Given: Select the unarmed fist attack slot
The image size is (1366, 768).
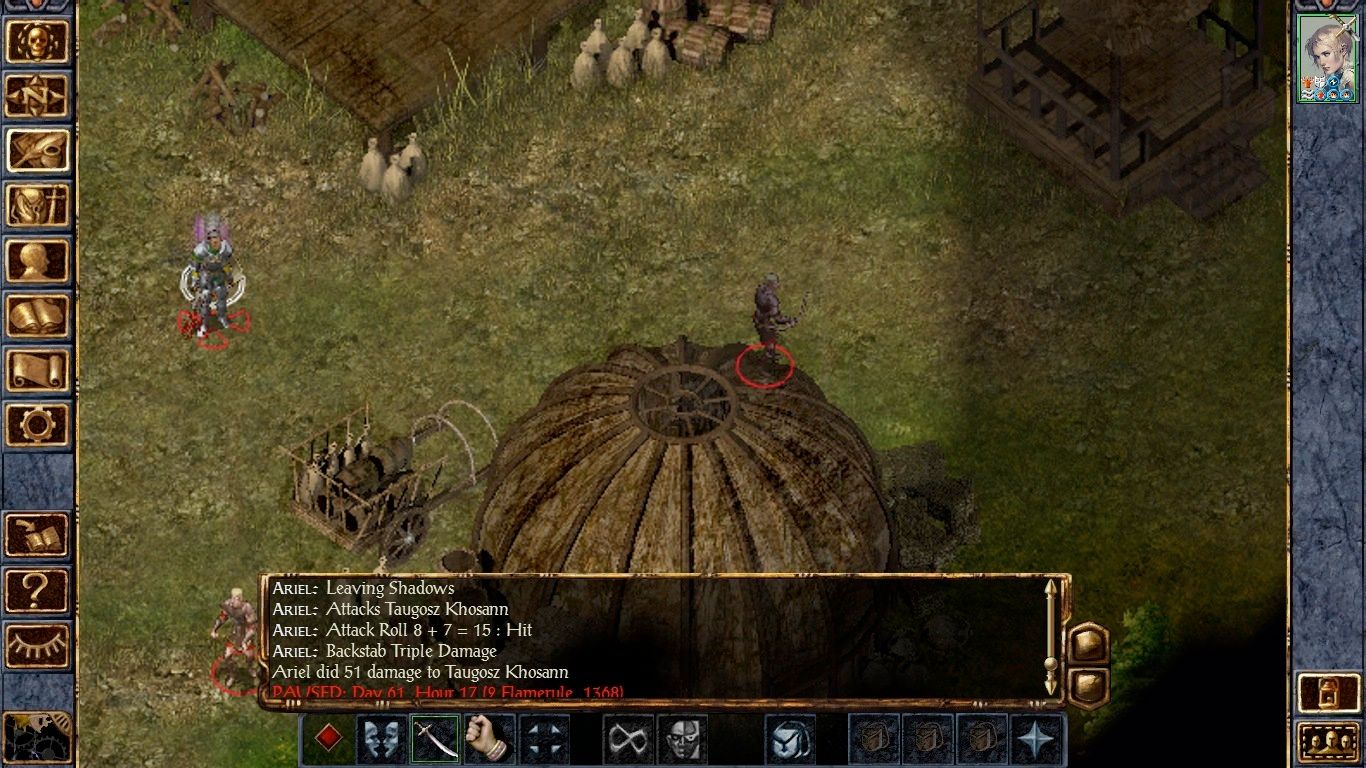Looking at the screenshot, I should (x=489, y=738).
